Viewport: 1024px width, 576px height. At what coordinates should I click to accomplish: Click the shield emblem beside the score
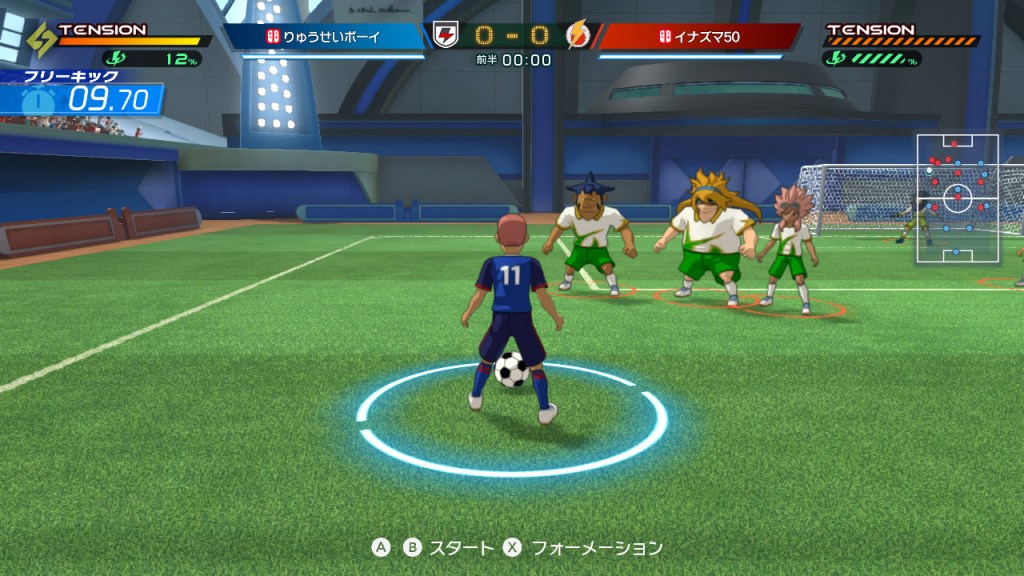coord(445,36)
